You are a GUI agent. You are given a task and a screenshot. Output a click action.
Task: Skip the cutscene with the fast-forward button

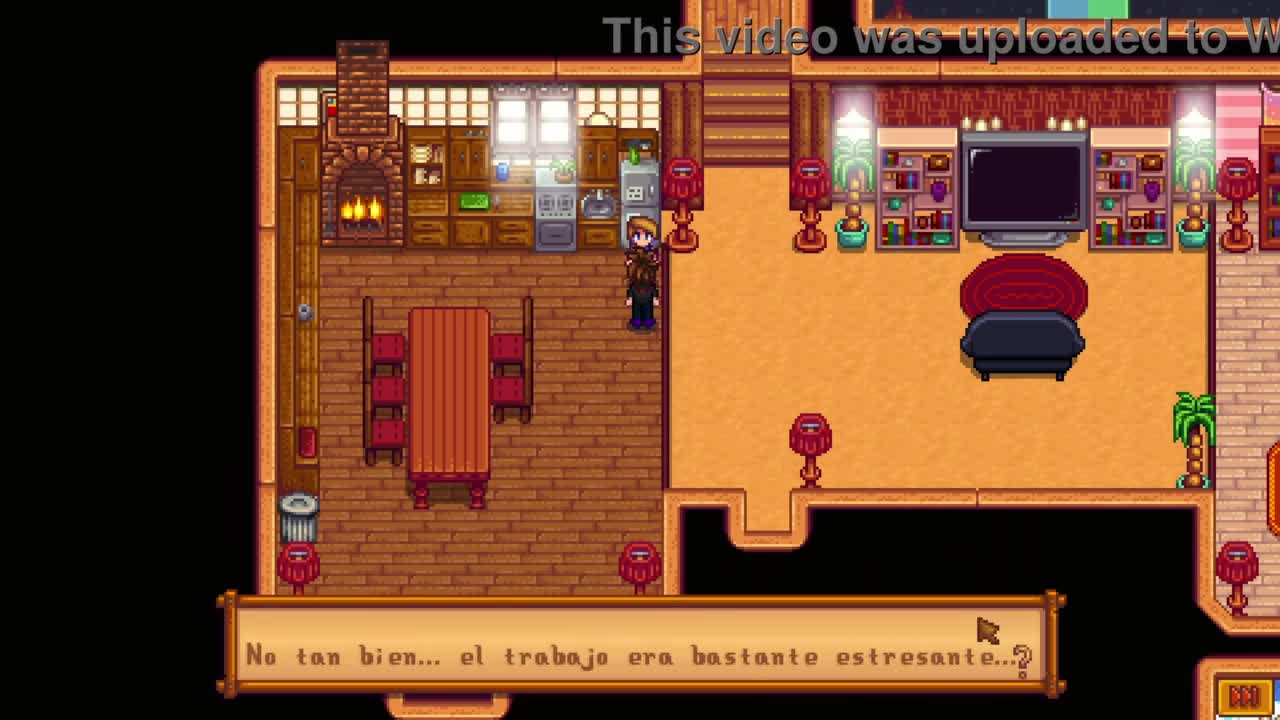click(1243, 696)
